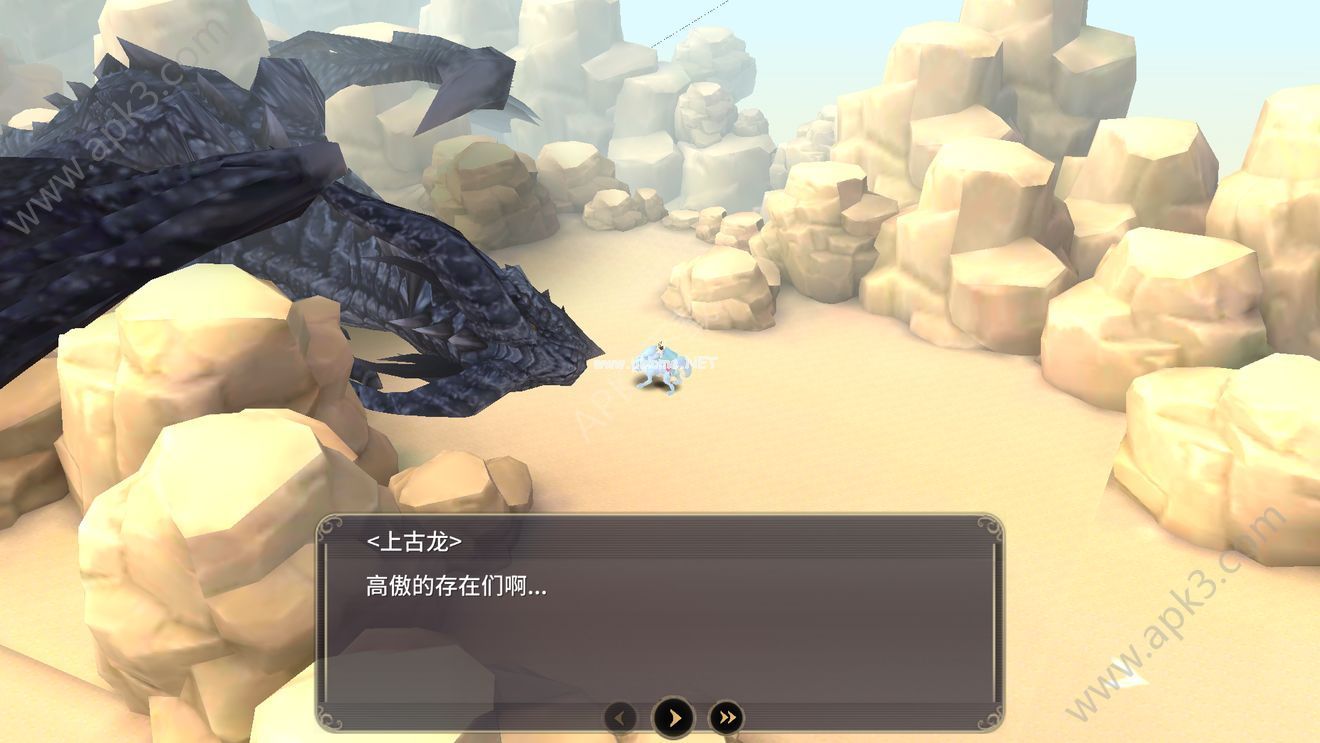Click the APK3.NET watermark link
Viewport: 1320px width, 743px height.
(655, 363)
